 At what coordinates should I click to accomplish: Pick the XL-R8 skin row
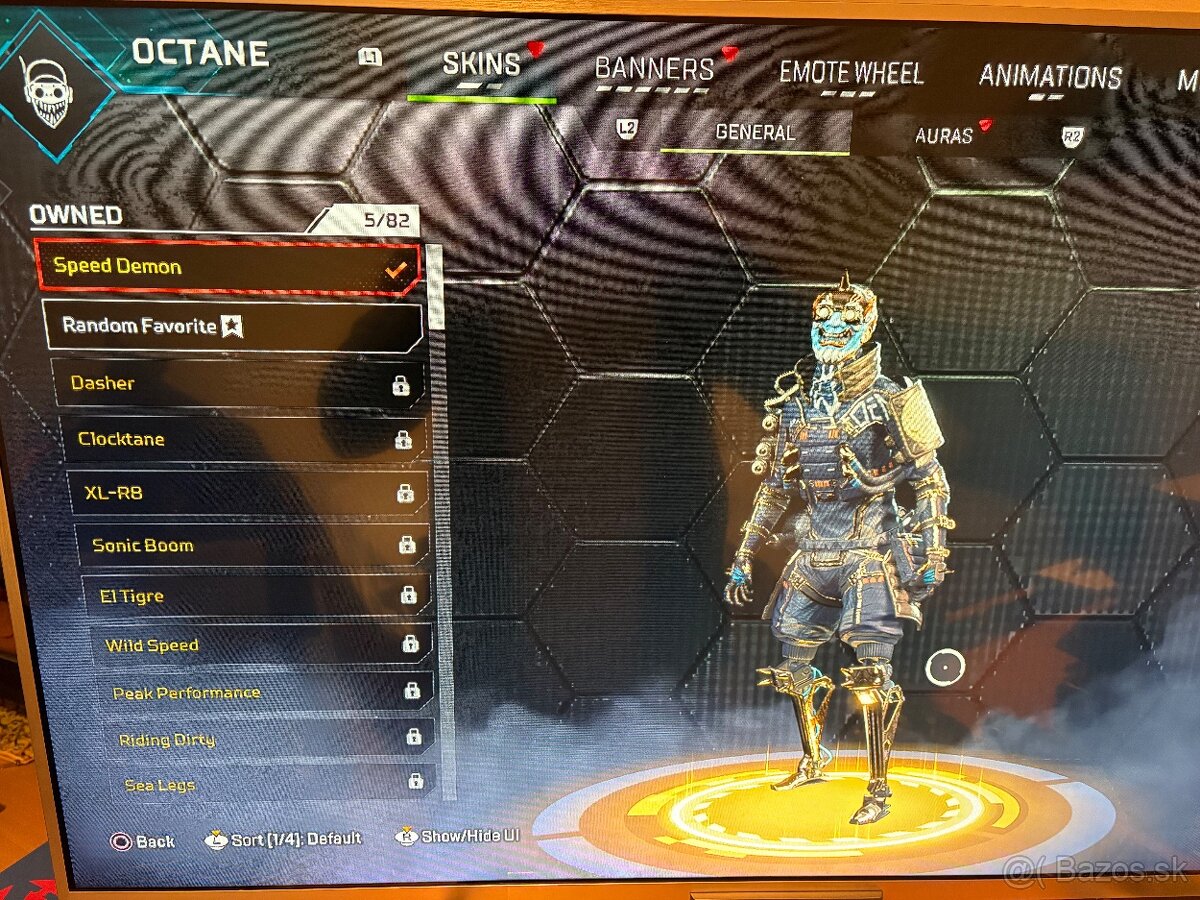coord(250,492)
